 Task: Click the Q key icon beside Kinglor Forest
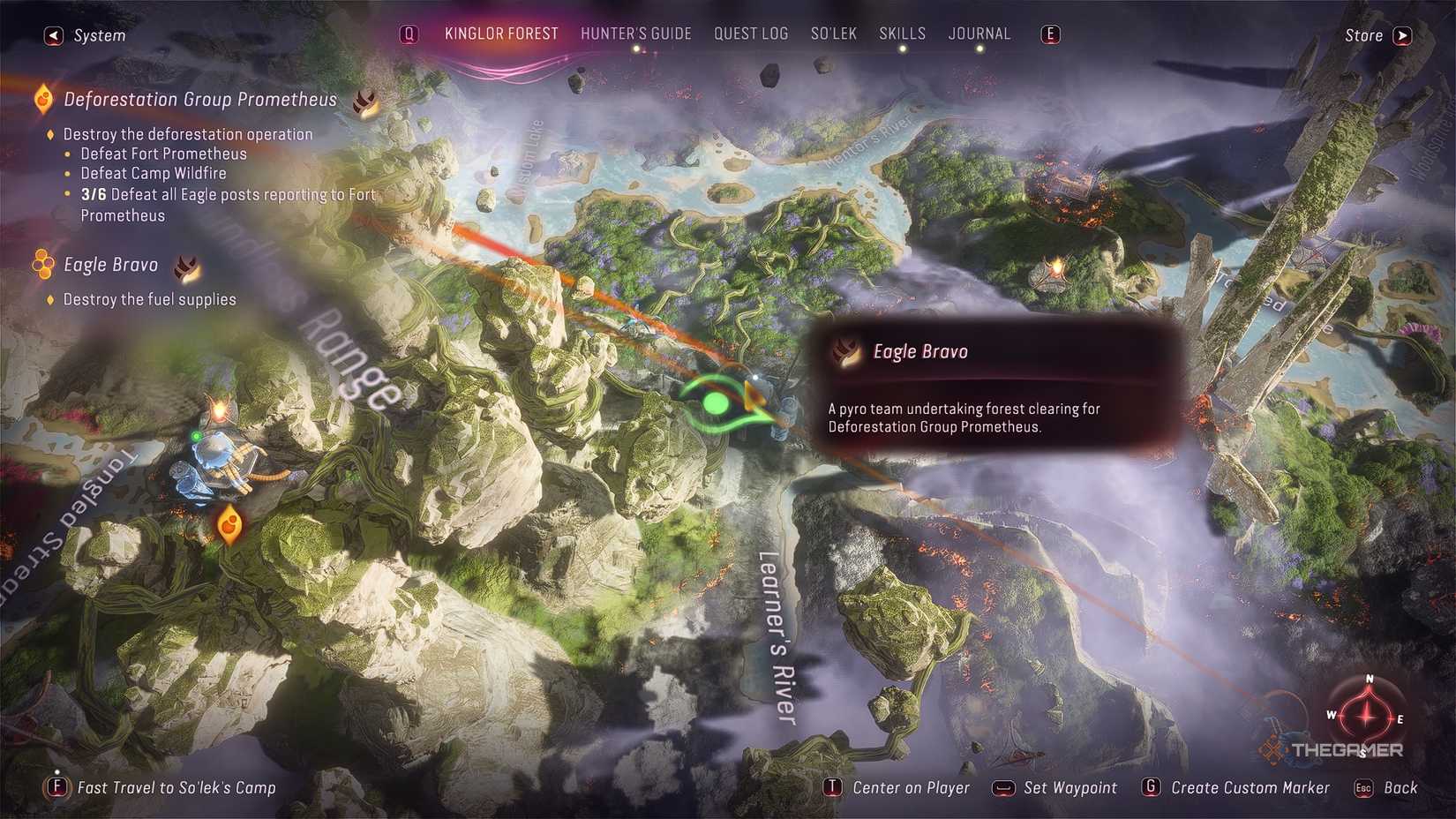click(408, 34)
